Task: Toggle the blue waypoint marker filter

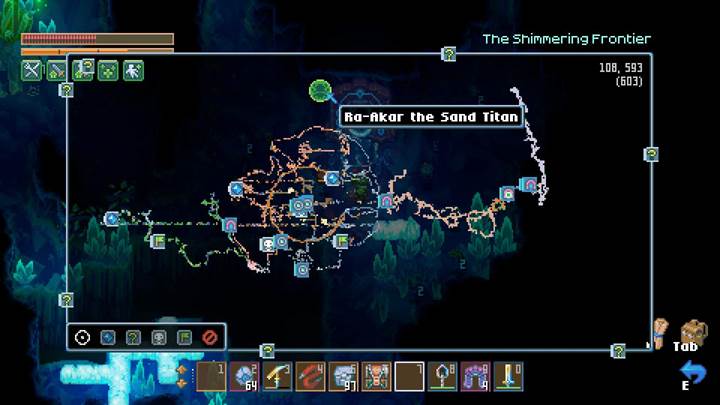Action: [108, 338]
